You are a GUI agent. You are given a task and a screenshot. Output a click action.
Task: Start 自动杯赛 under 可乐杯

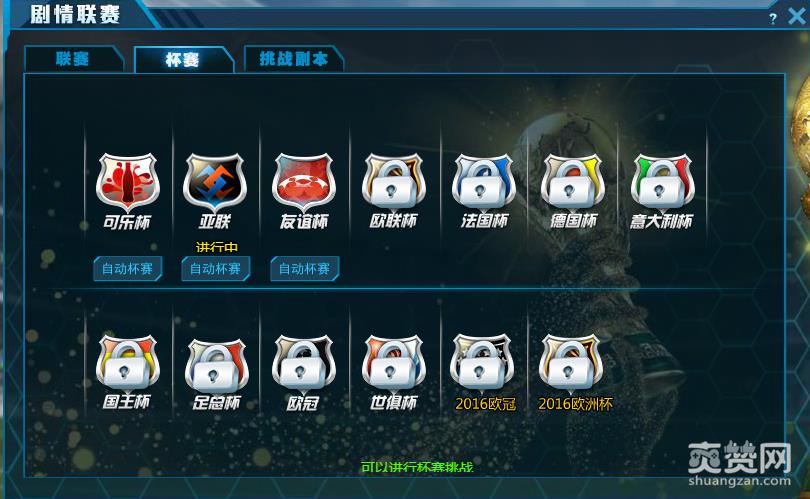(x=128, y=269)
